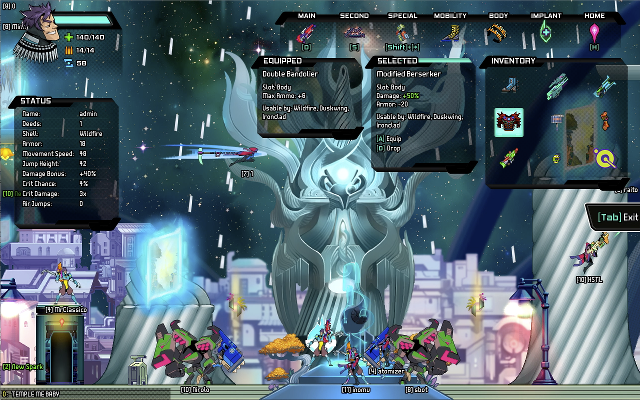Choose the Implant equipment slot

[x=546, y=33]
